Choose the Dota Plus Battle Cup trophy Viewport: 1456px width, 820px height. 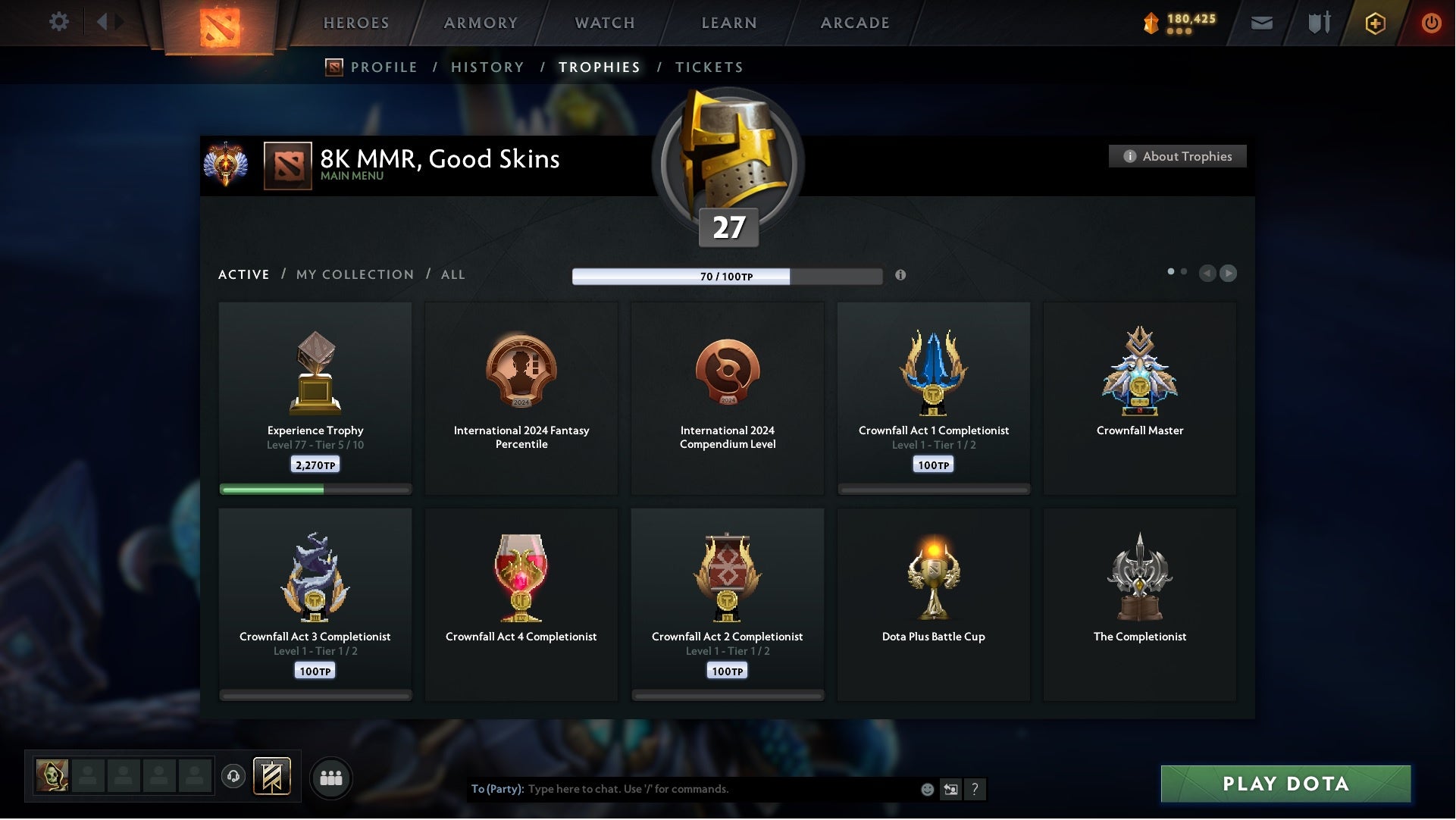[933, 604]
